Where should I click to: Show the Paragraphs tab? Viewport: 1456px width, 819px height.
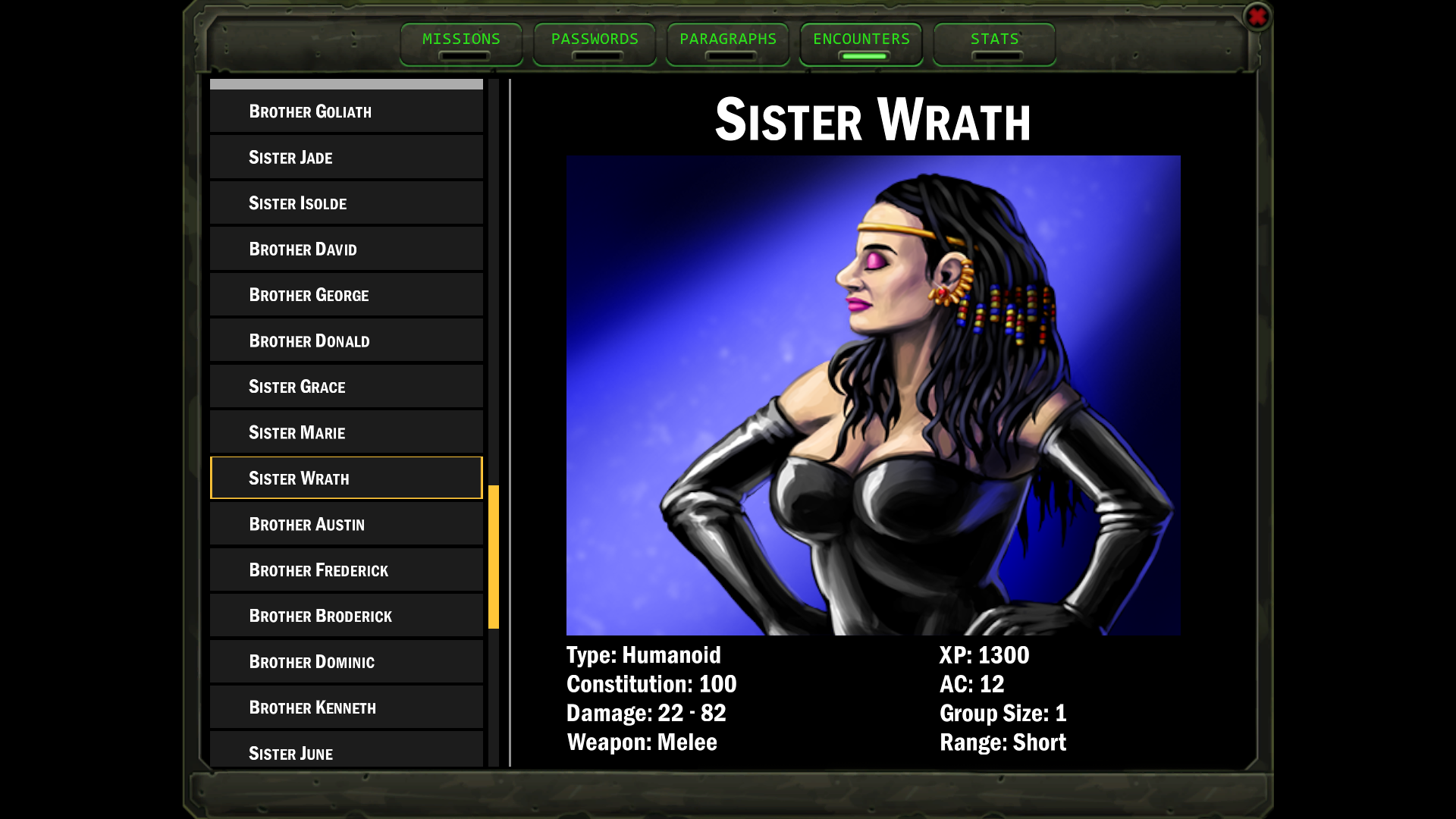coord(728,44)
